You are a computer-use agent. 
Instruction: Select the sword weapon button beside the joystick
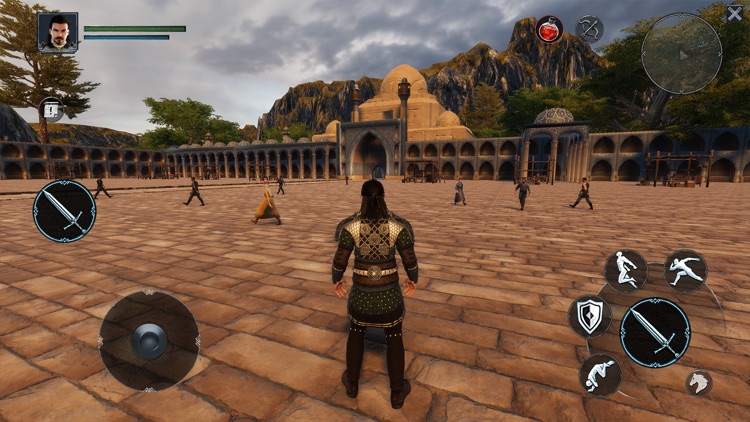(64, 211)
